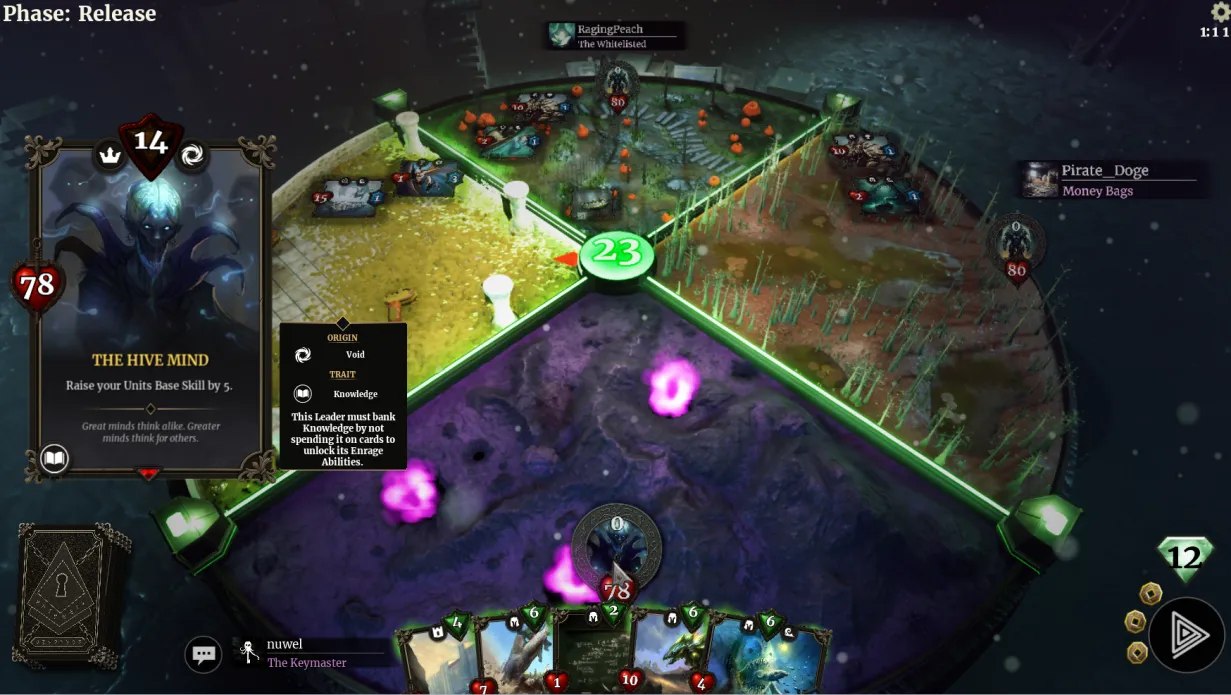Pick the green dragon card in hand

point(668,655)
